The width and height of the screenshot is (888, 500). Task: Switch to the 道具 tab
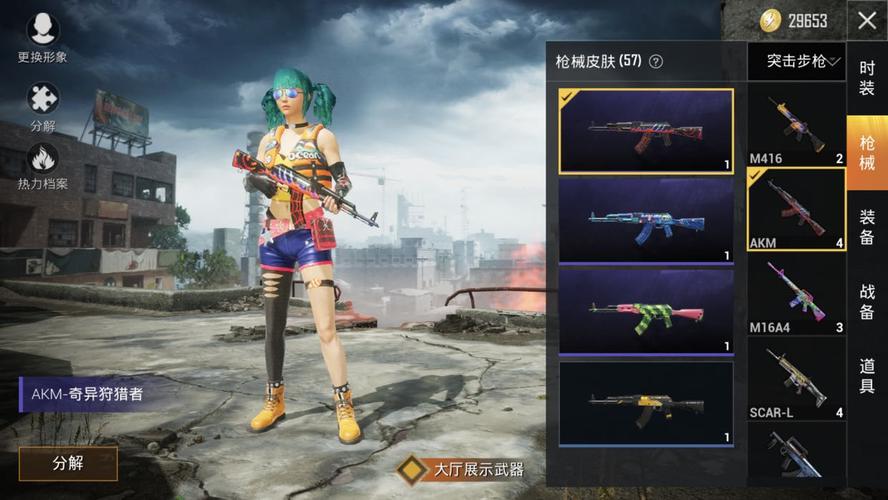(867, 375)
